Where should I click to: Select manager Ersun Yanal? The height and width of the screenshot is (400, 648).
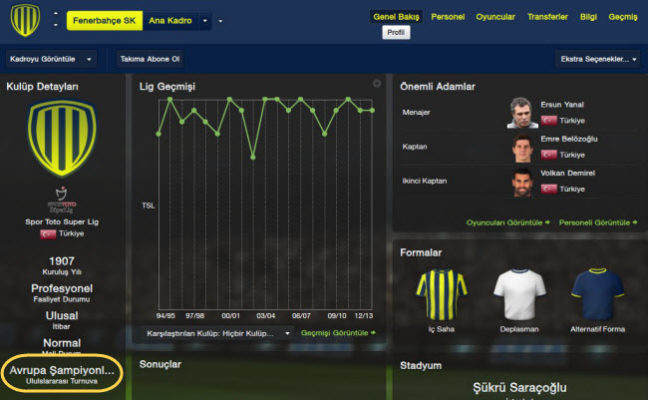(560, 104)
